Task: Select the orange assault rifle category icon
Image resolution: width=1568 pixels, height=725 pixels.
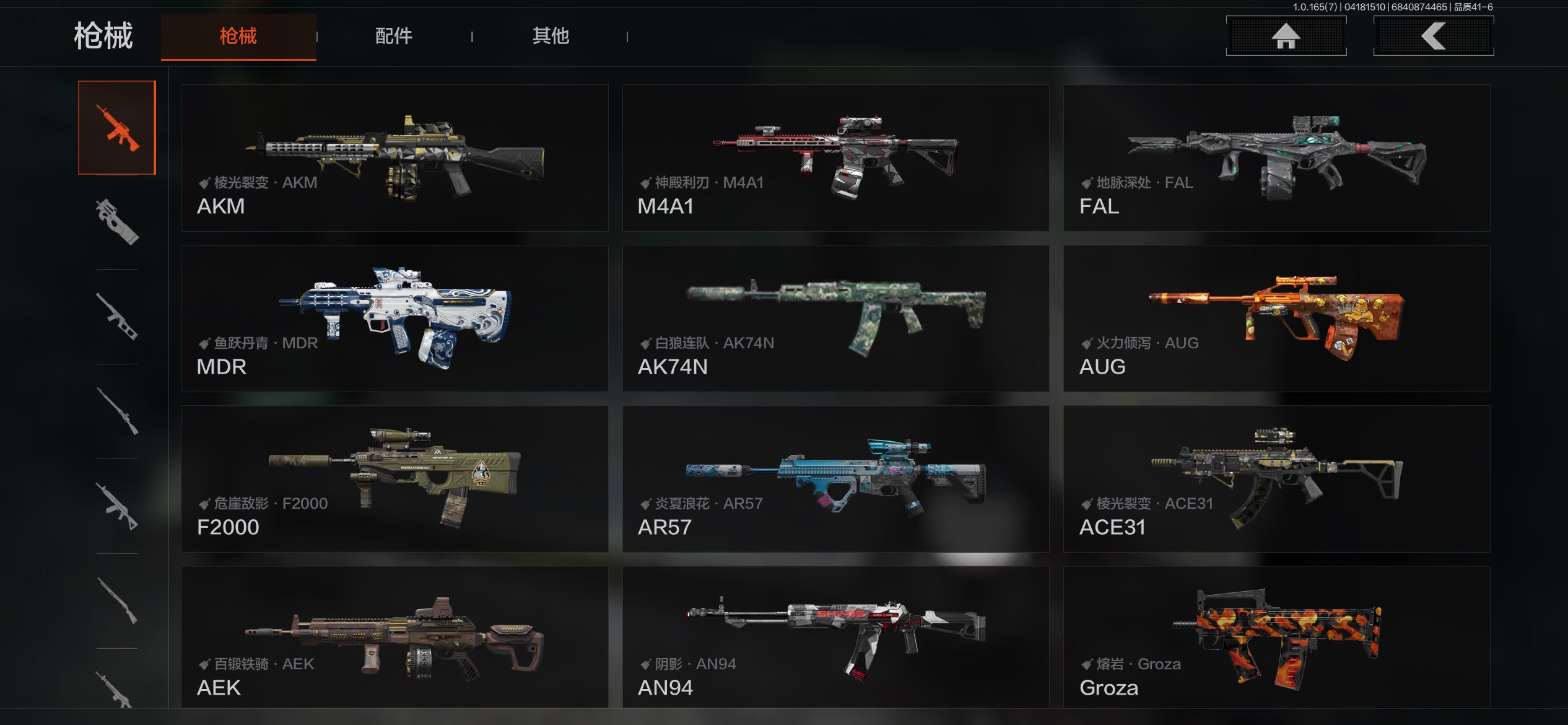Action: point(117,128)
